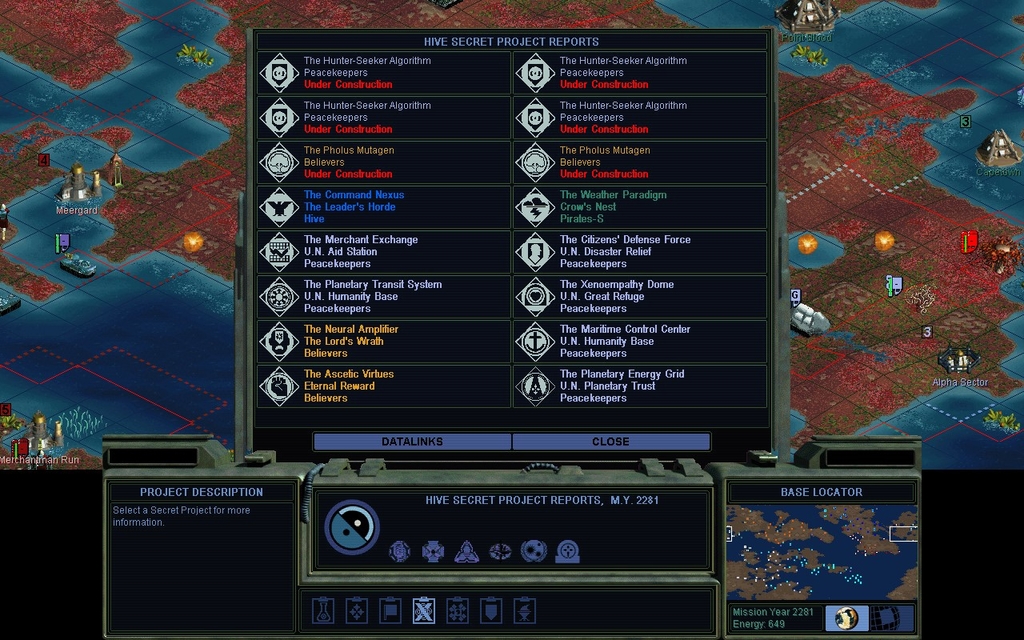Open the flag clipboard report icon
This screenshot has width=1024, height=640.
tap(390, 610)
